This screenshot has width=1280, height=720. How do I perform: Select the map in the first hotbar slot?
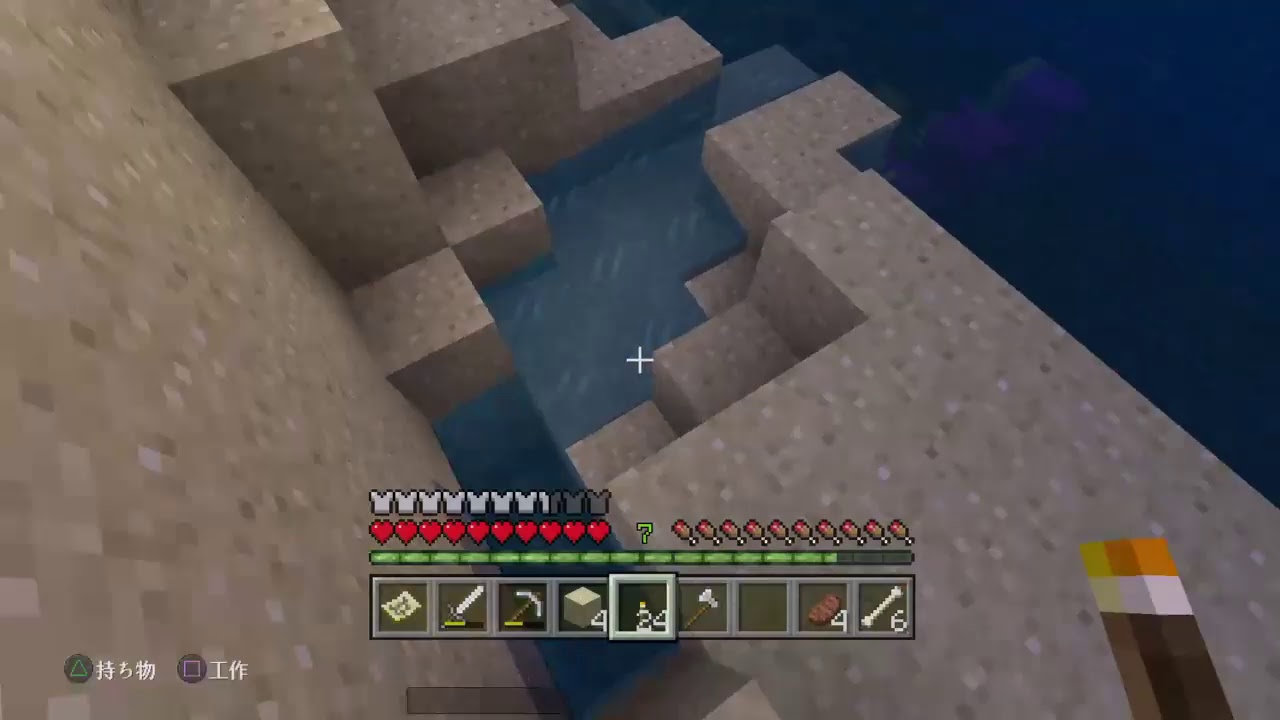[x=403, y=605]
